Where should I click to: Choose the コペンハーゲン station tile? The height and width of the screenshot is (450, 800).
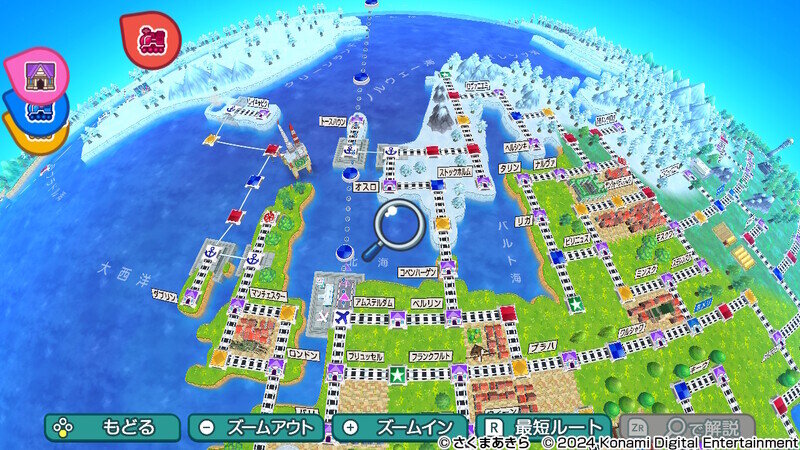pyautogui.click(x=448, y=265)
